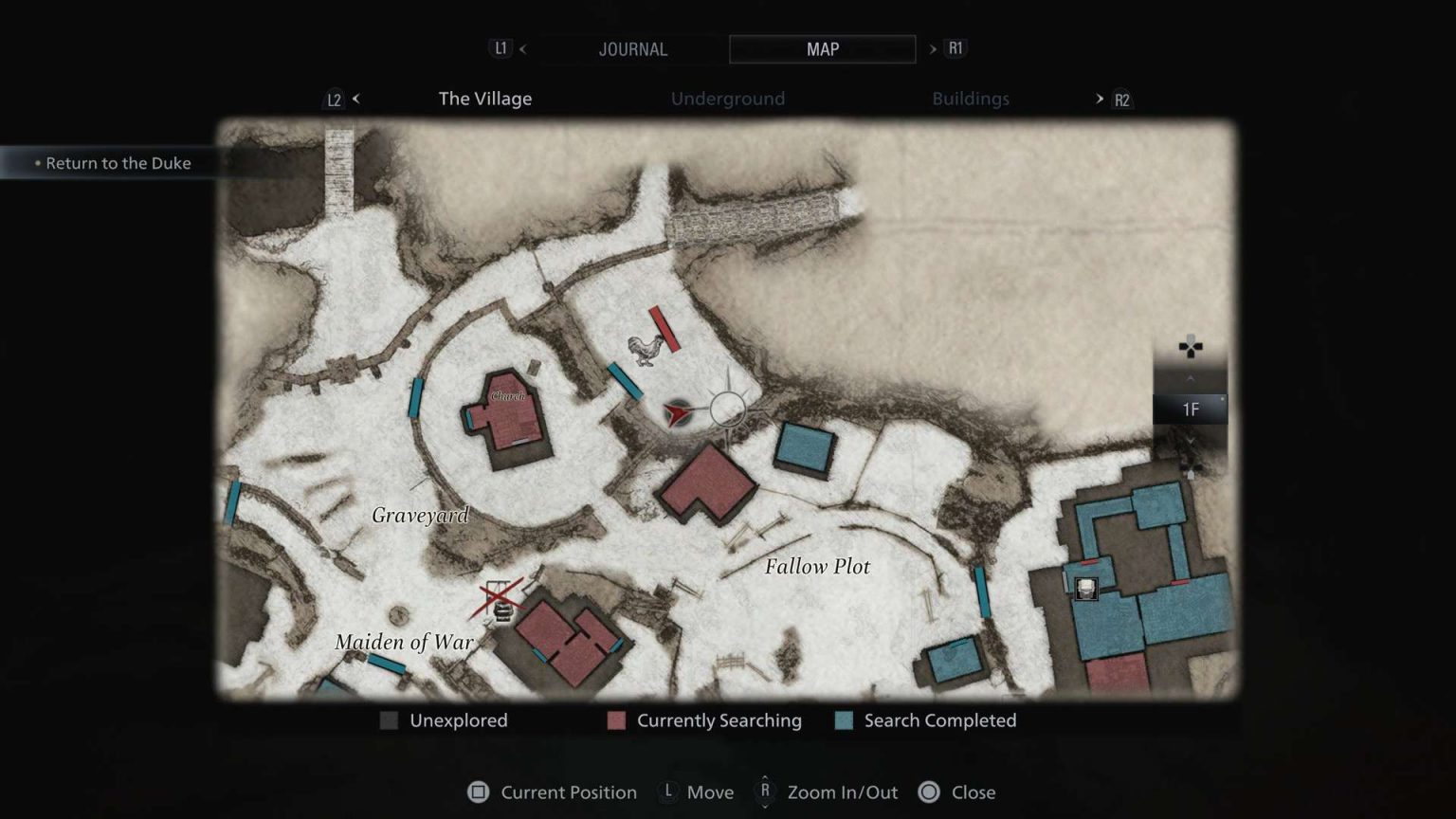This screenshot has width=1456, height=819.
Task: Click the Square icon beside Current Position
Action: click(x=479, y=792)
